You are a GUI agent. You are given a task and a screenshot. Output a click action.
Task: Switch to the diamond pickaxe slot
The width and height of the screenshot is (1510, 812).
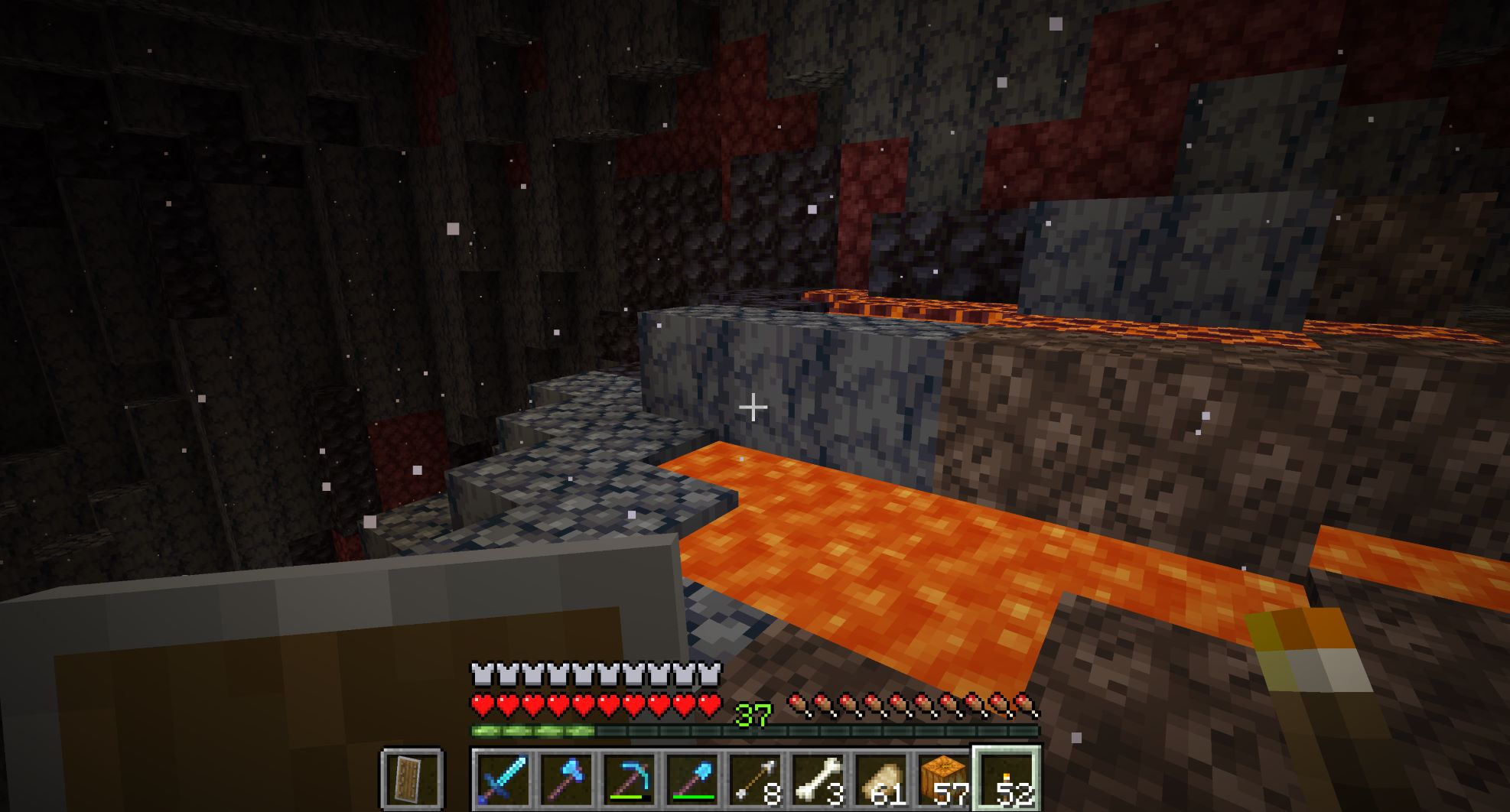pyautogui.click(x=629, y=780)
